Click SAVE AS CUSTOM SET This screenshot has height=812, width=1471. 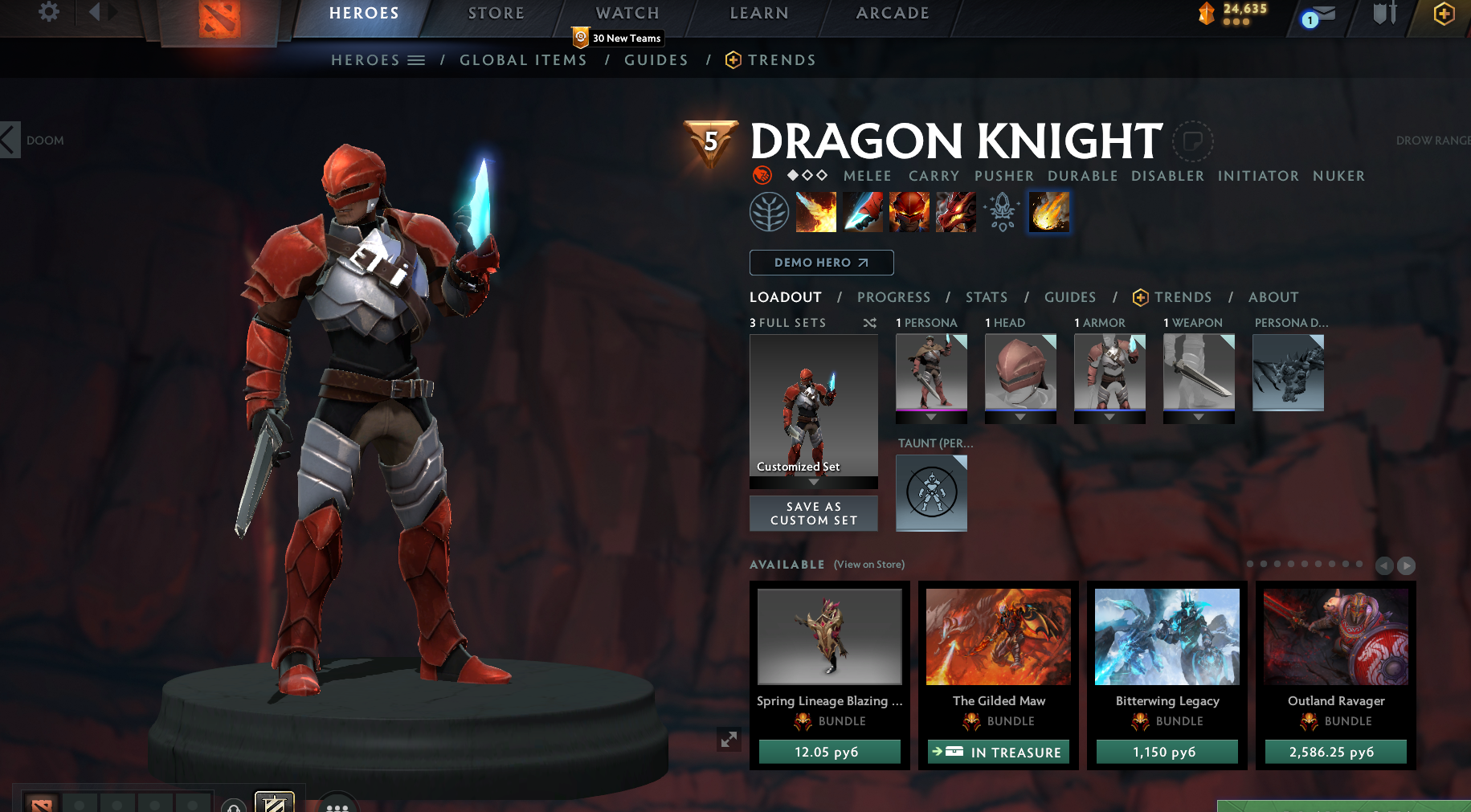click(813, 513)
